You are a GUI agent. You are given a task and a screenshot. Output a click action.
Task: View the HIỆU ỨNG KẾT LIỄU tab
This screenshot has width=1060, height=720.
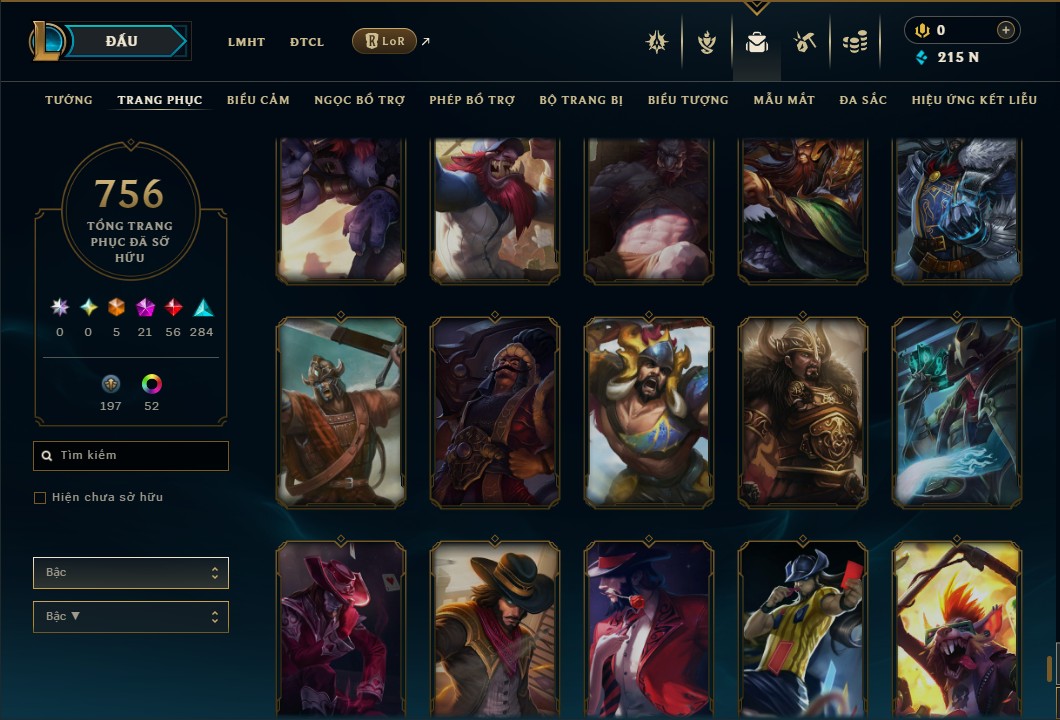pos(974,100)
